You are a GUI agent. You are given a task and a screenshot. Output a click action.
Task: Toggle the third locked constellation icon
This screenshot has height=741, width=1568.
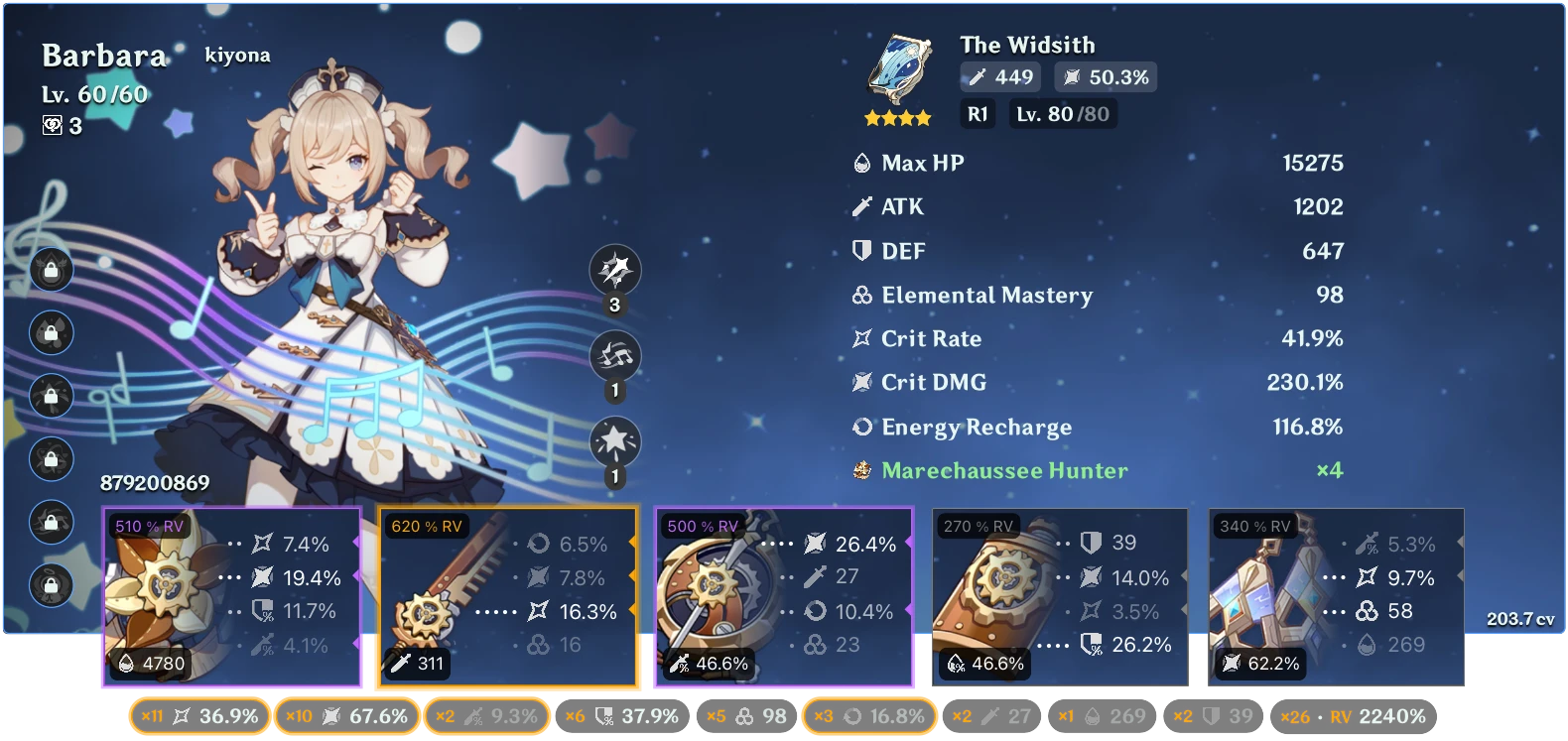[x=50, y=393]
